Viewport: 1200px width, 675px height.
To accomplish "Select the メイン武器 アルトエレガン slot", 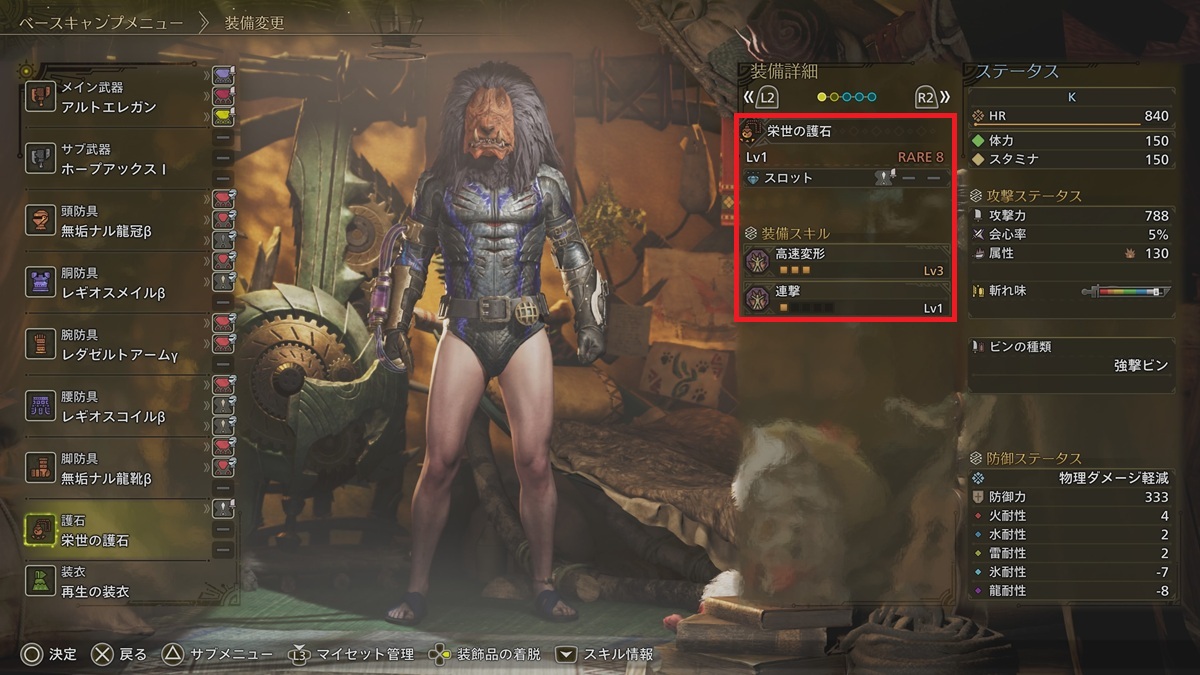I will click(115, 97).
